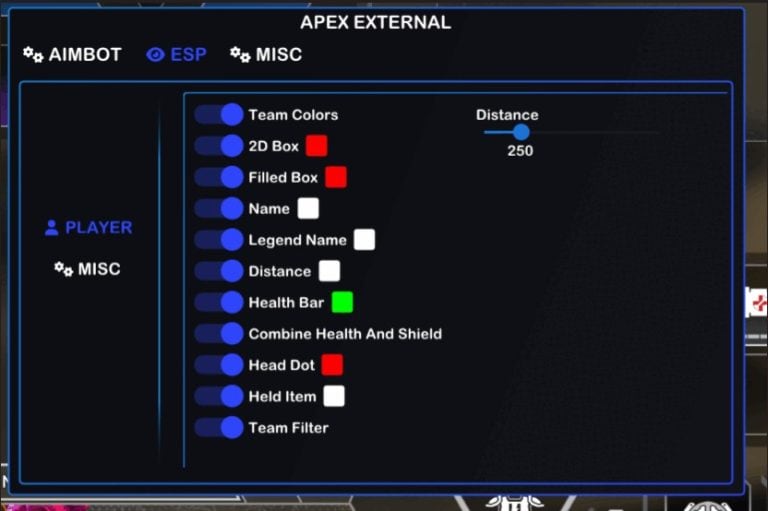The width and height of the screenshot is (768, 511).
Task: Click the red Head Dot color swatch
Action: (x=332, y=365)
